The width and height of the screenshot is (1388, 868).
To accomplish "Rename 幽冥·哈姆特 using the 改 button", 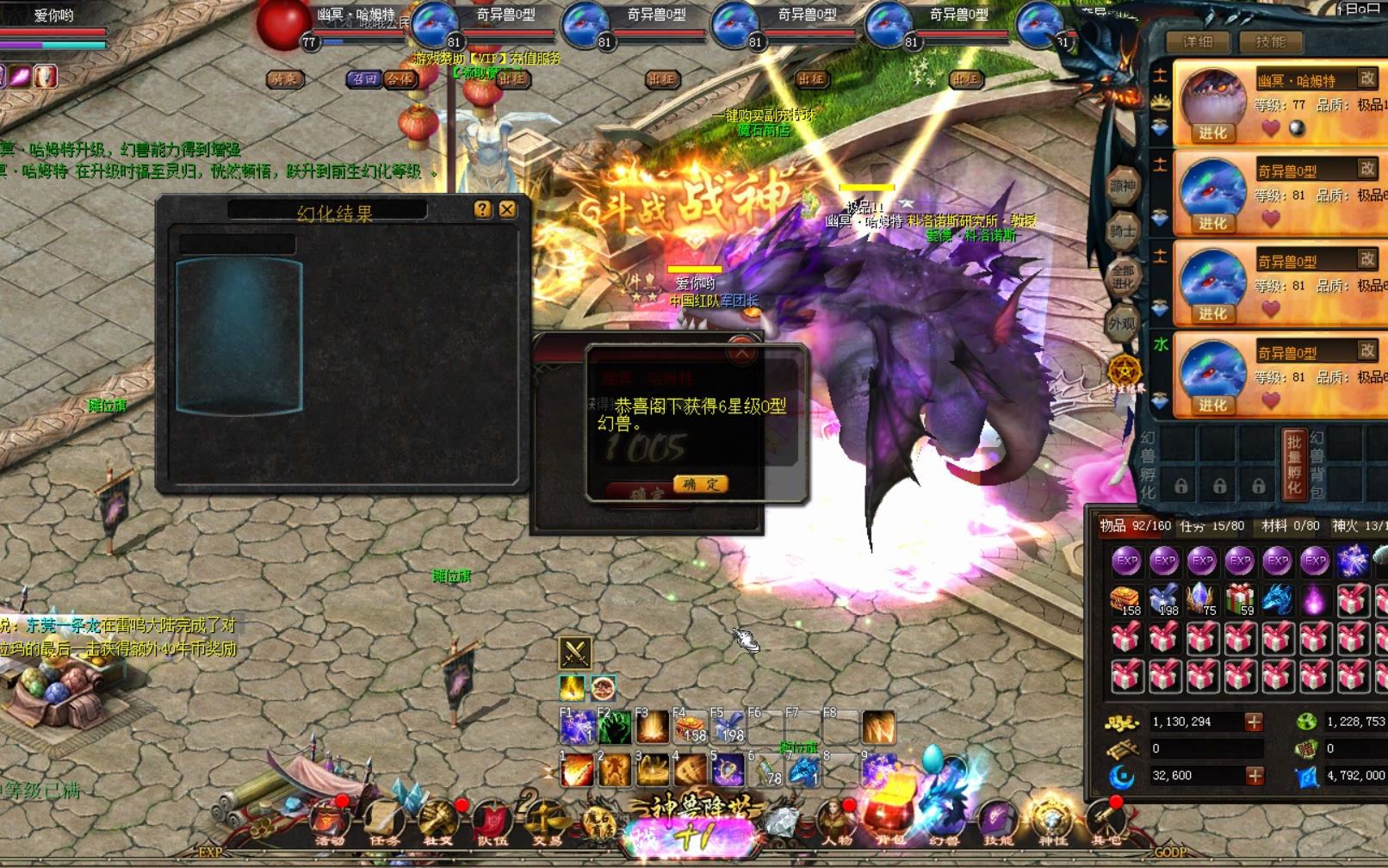I will pyautogui.click(x=1367, y=77).
